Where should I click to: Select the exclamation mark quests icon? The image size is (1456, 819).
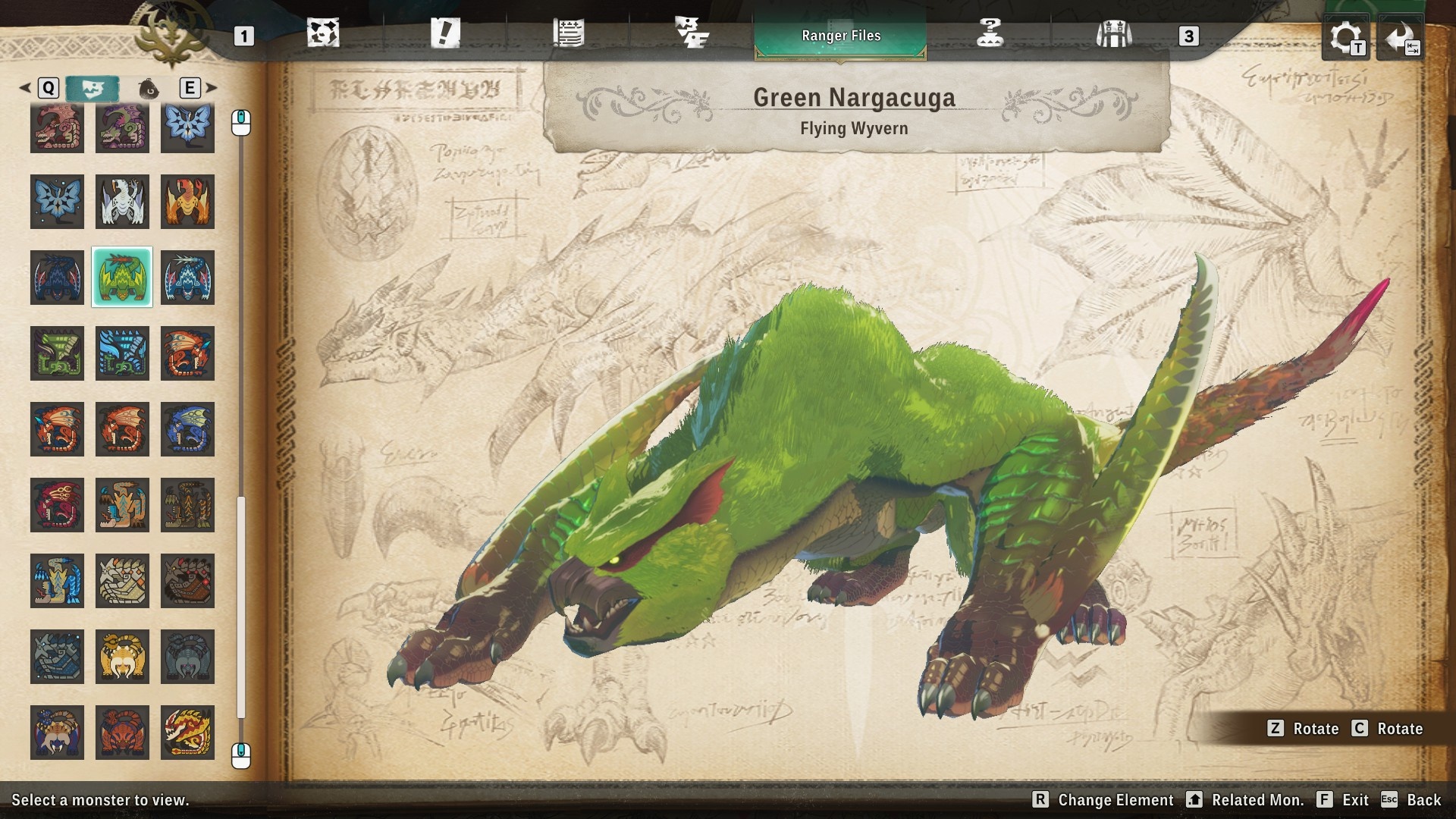[446, 34]
